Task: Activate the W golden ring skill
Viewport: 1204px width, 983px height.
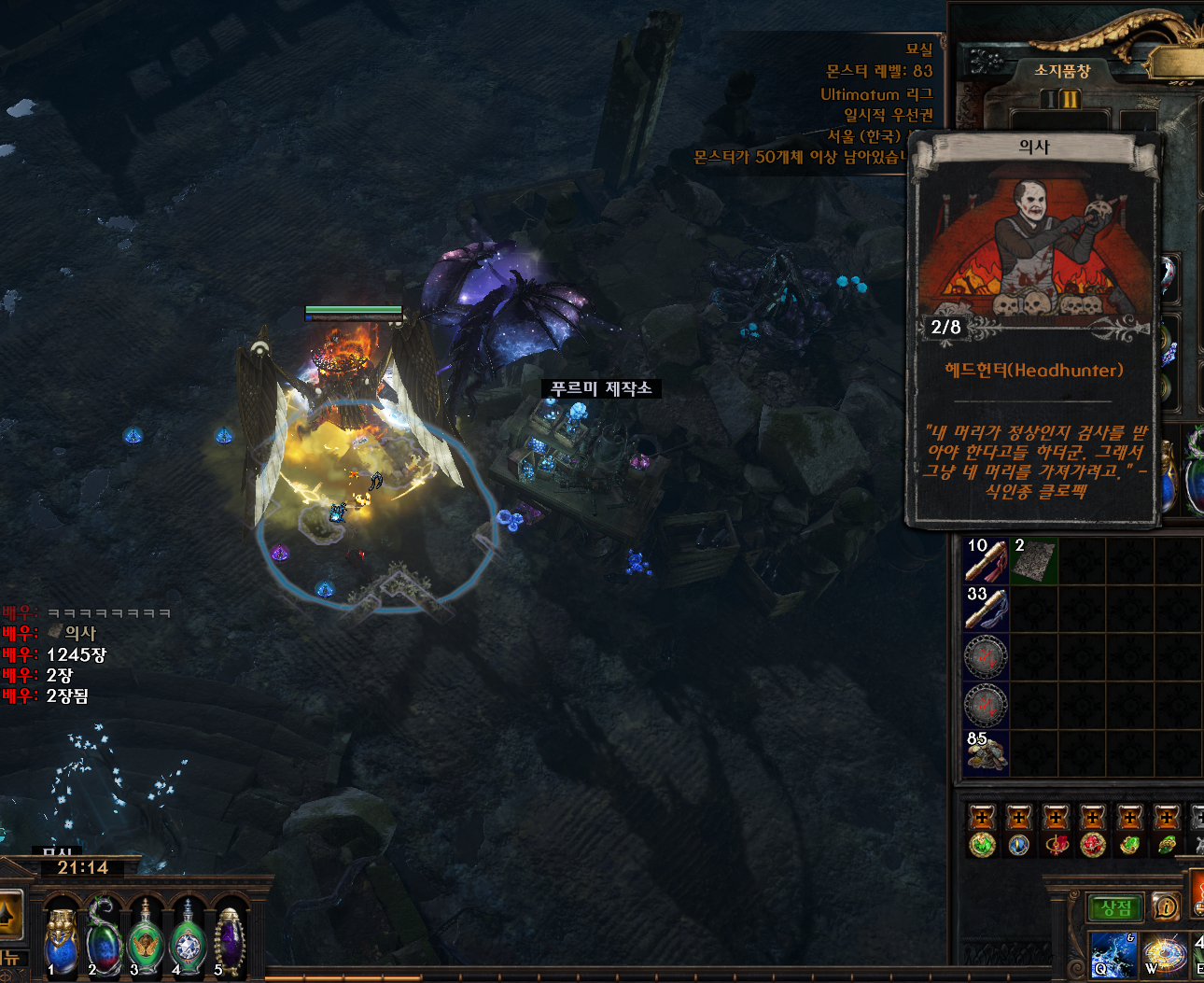Action: pyautogui.click(x=1164, y=954)
